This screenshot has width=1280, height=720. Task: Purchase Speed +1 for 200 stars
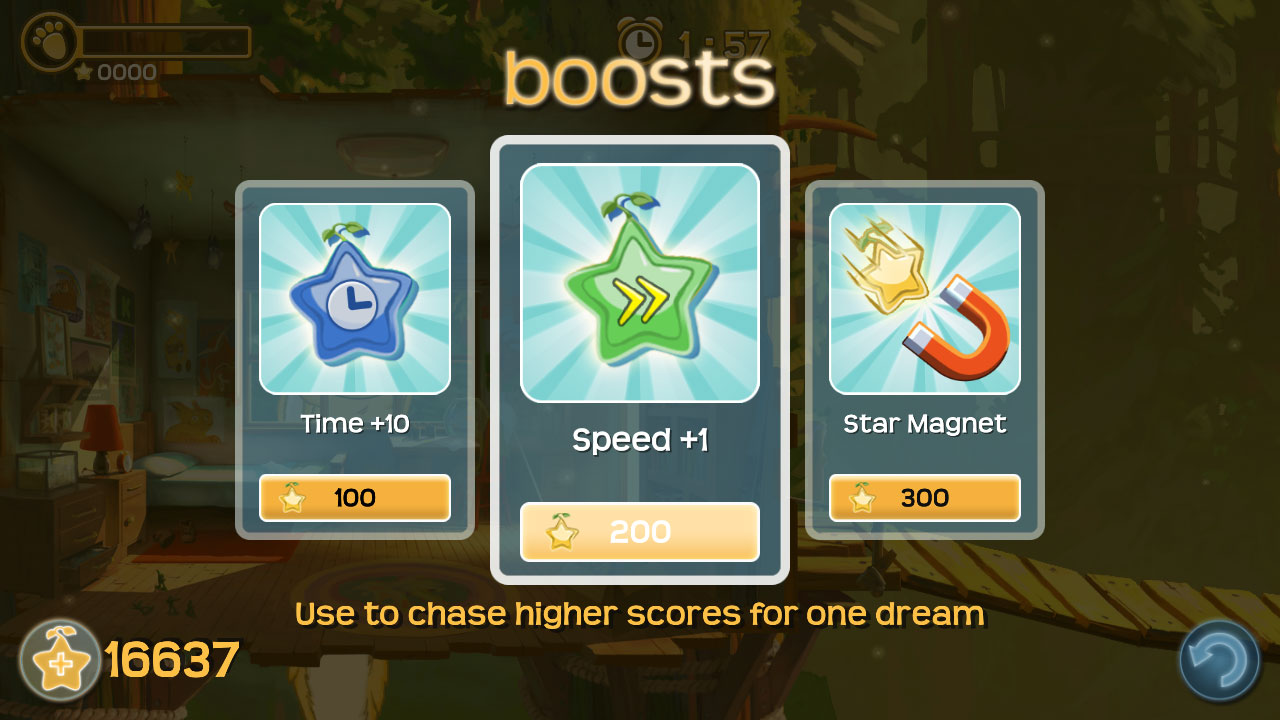639,532
